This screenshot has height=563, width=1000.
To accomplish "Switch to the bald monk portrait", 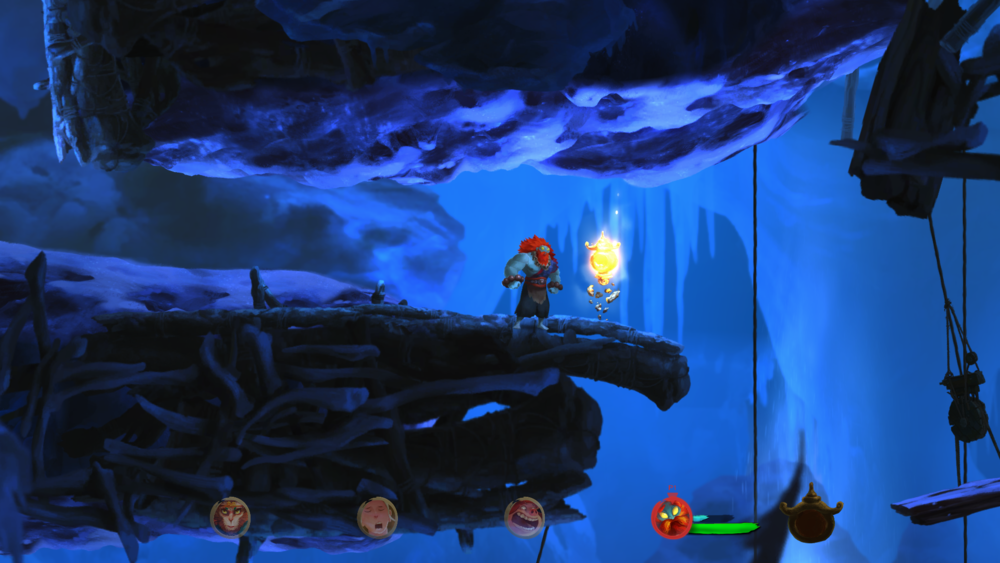I will 377,517.
